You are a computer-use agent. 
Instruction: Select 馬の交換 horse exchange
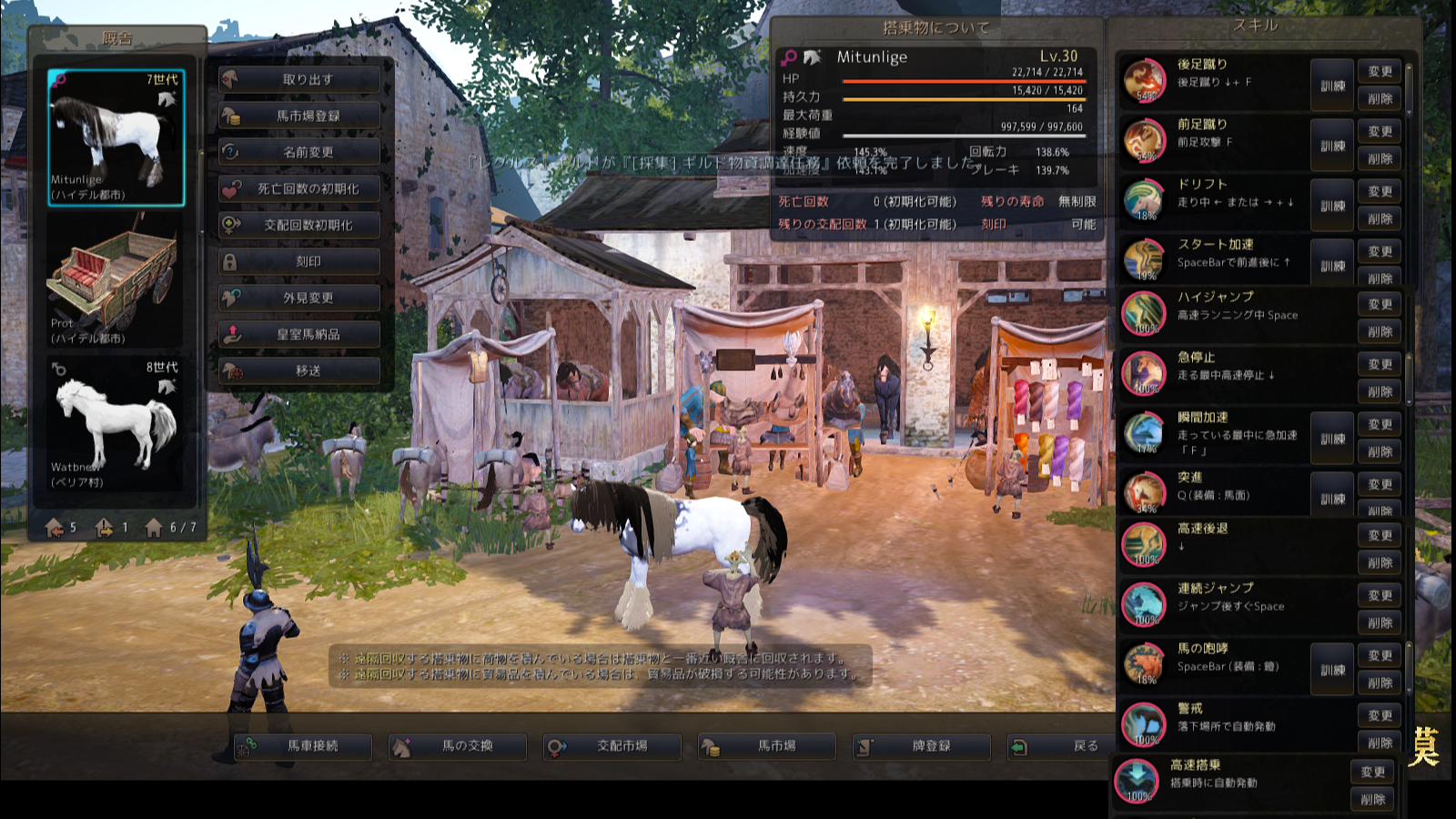pos(458,746)
